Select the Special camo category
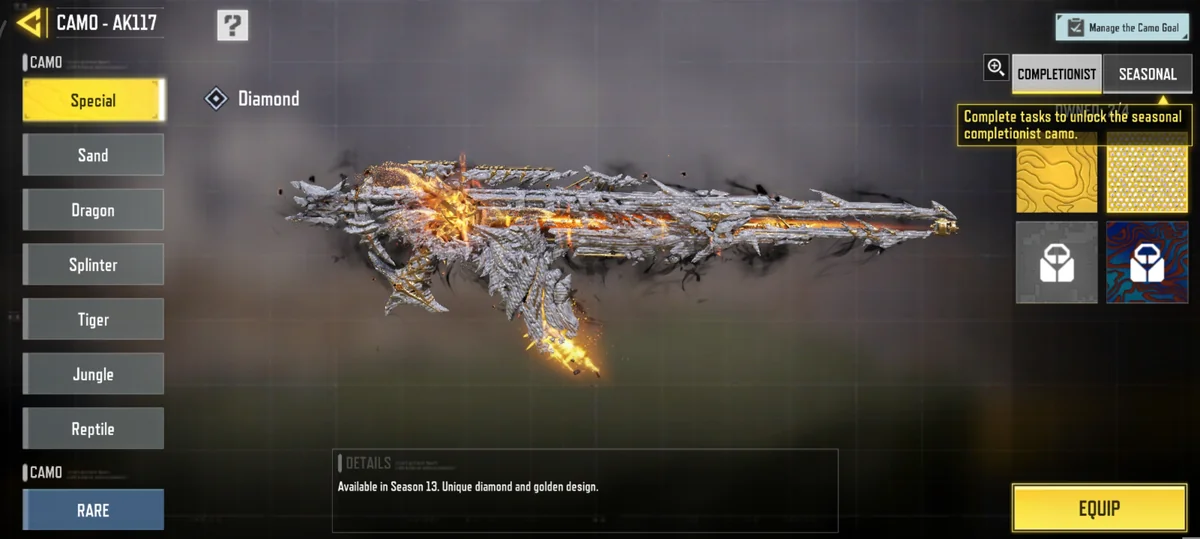This screenshot has width=1200, height=539. [93, 100]
